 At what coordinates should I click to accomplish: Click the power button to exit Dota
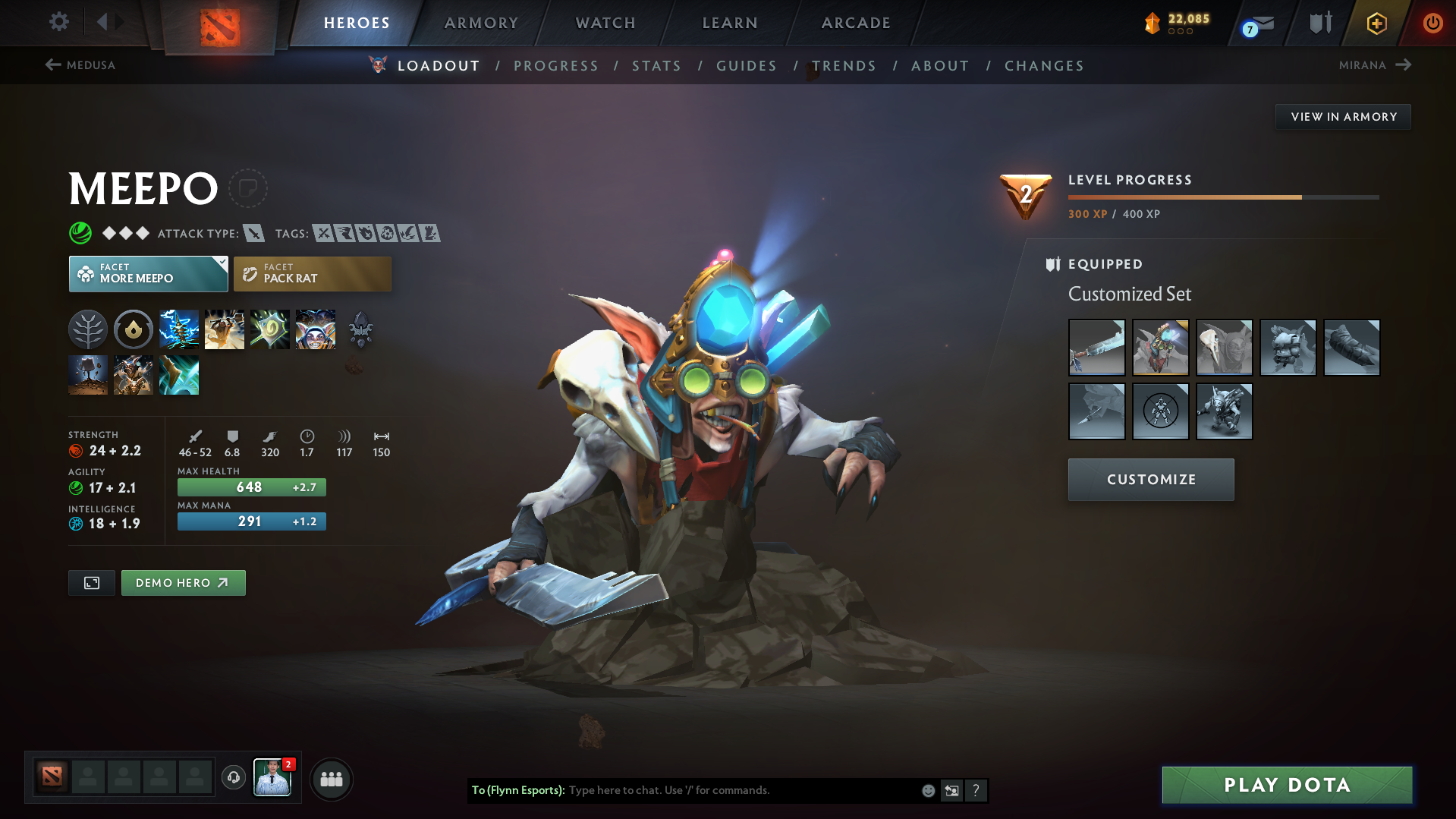coord(1432,23)
